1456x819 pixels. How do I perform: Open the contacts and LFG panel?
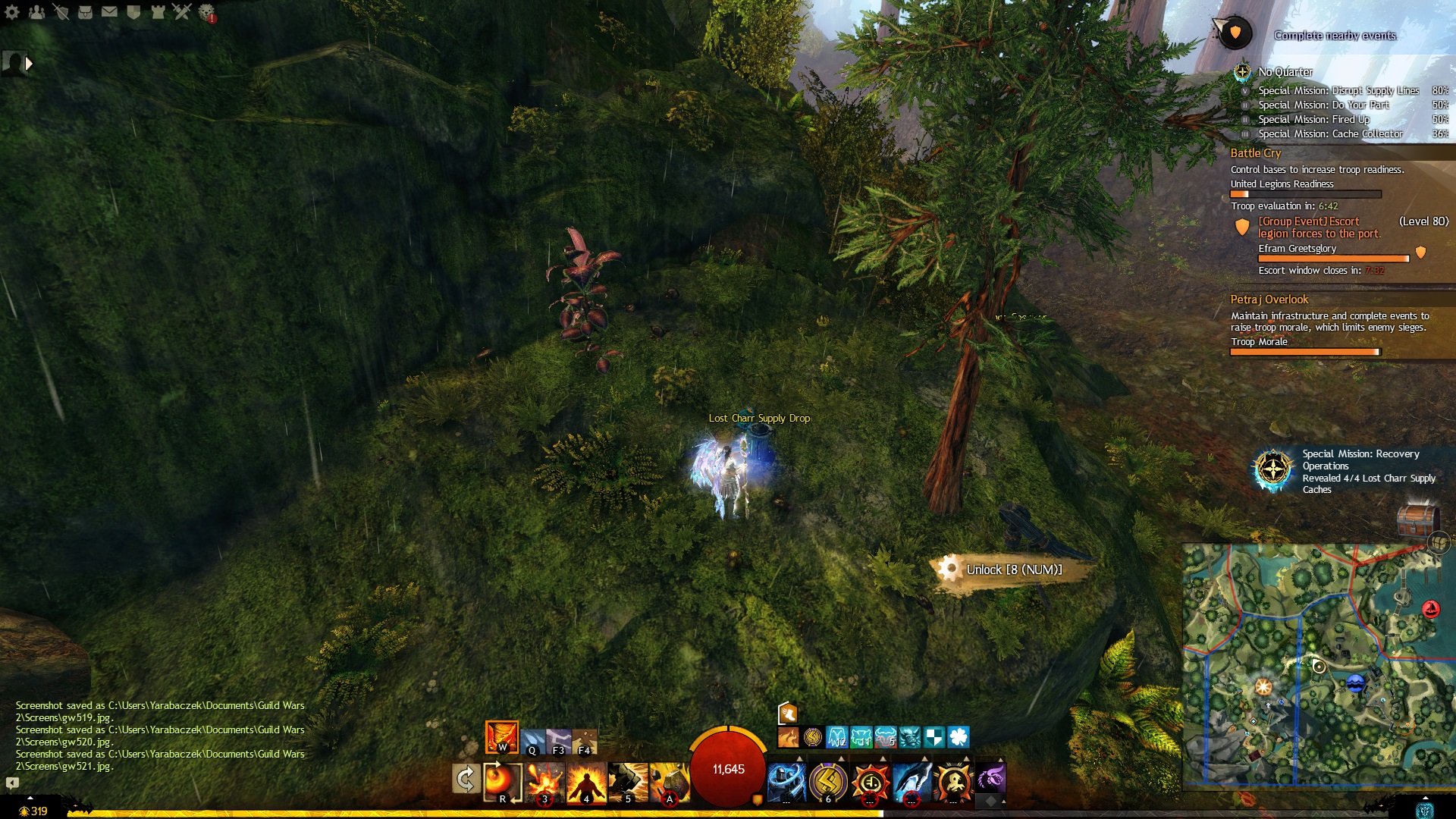click(36, 12)
